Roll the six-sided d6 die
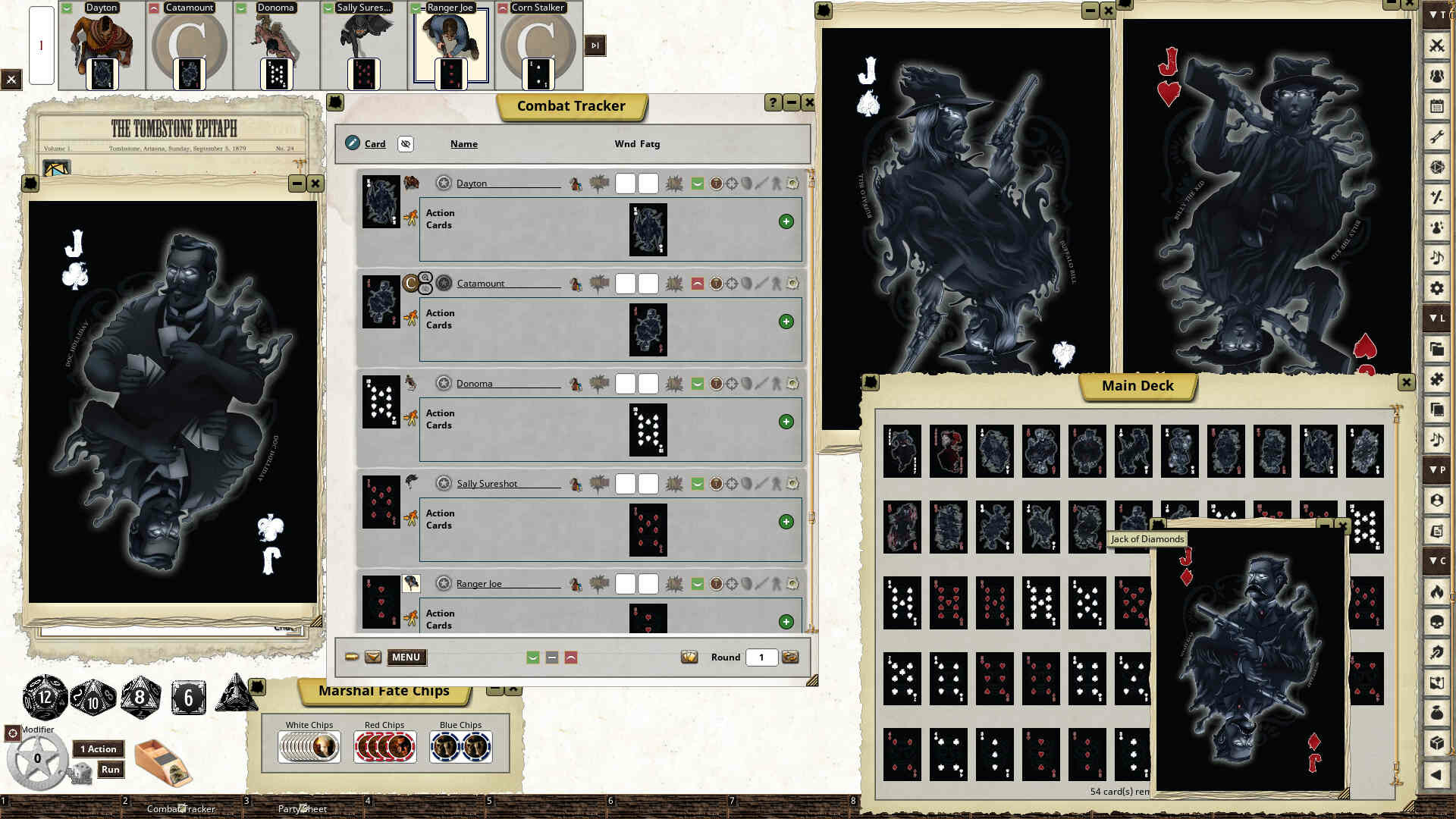This screenshot has width=1456, height=819. tap(187, 697)
